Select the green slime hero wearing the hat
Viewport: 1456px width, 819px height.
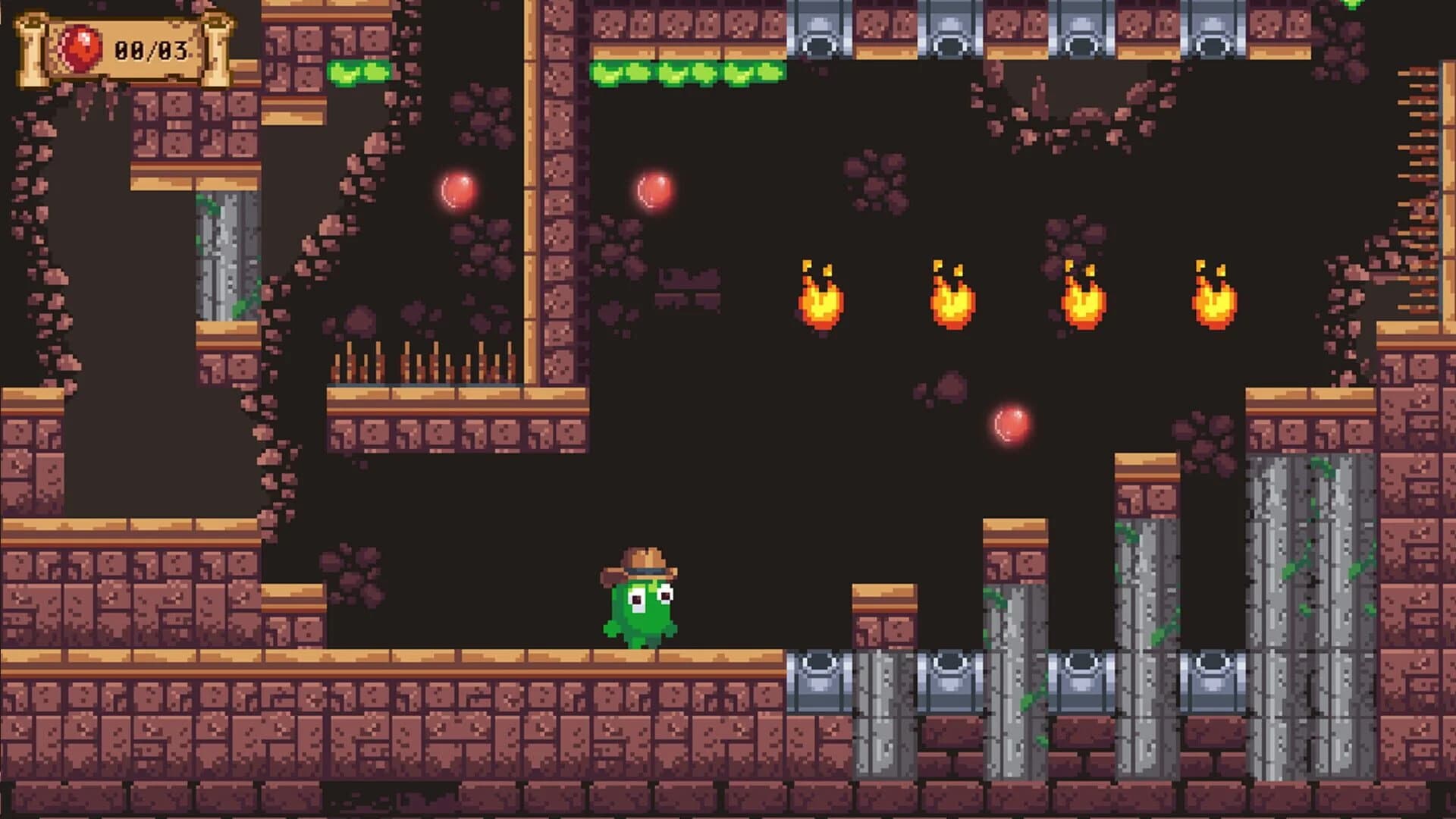pyautogui.click(x=641, y=607)
